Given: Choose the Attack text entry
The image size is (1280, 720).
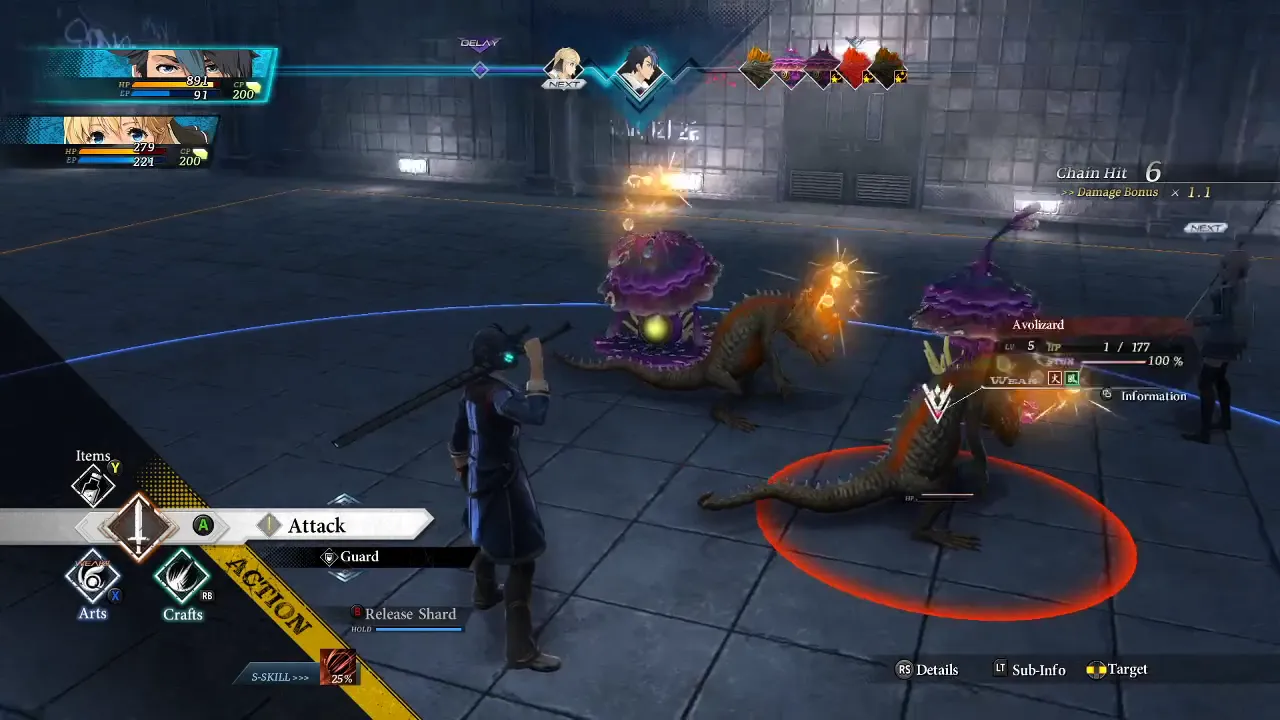Looking at the screenshot, I should point(316,526).
